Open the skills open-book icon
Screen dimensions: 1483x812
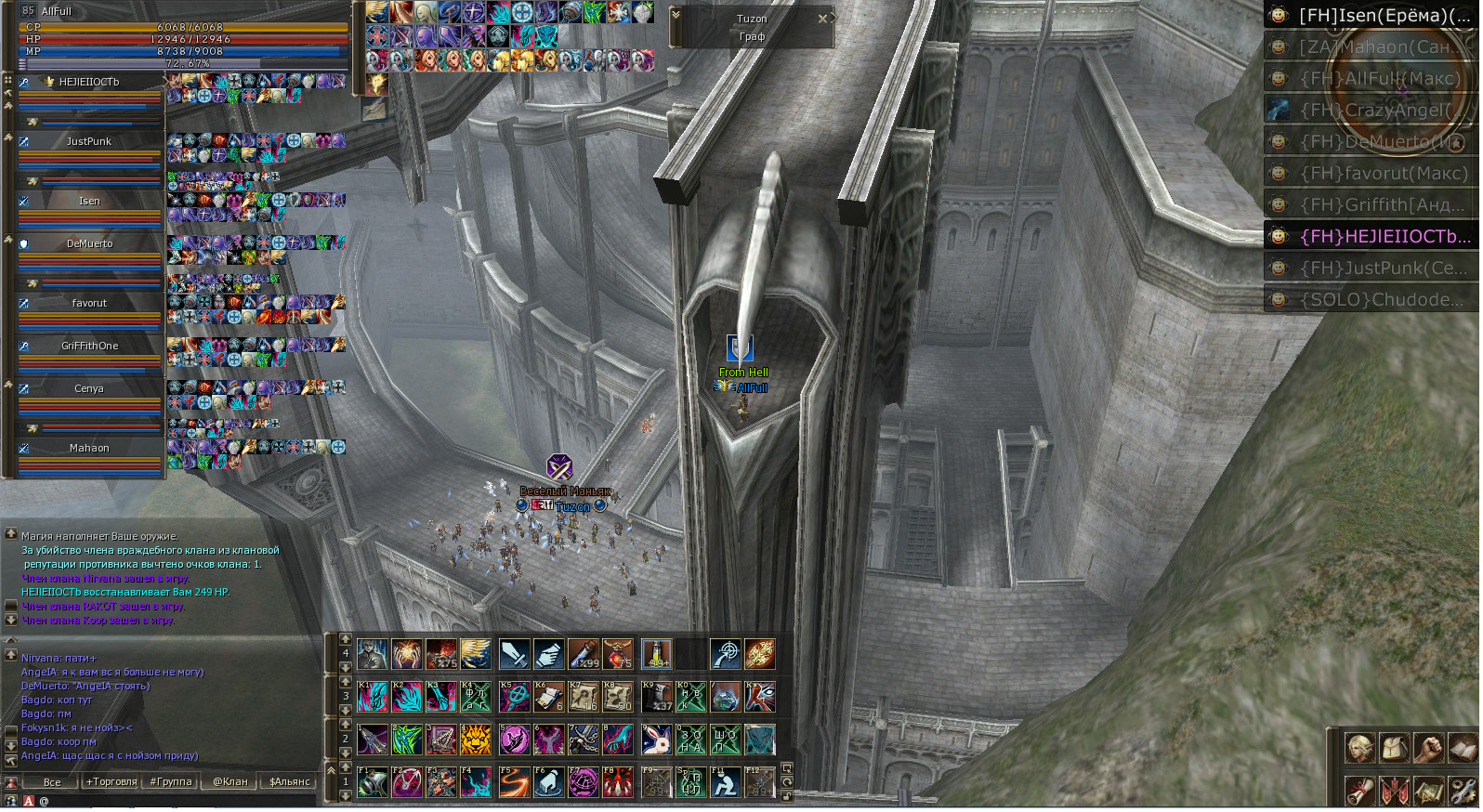1463,748
